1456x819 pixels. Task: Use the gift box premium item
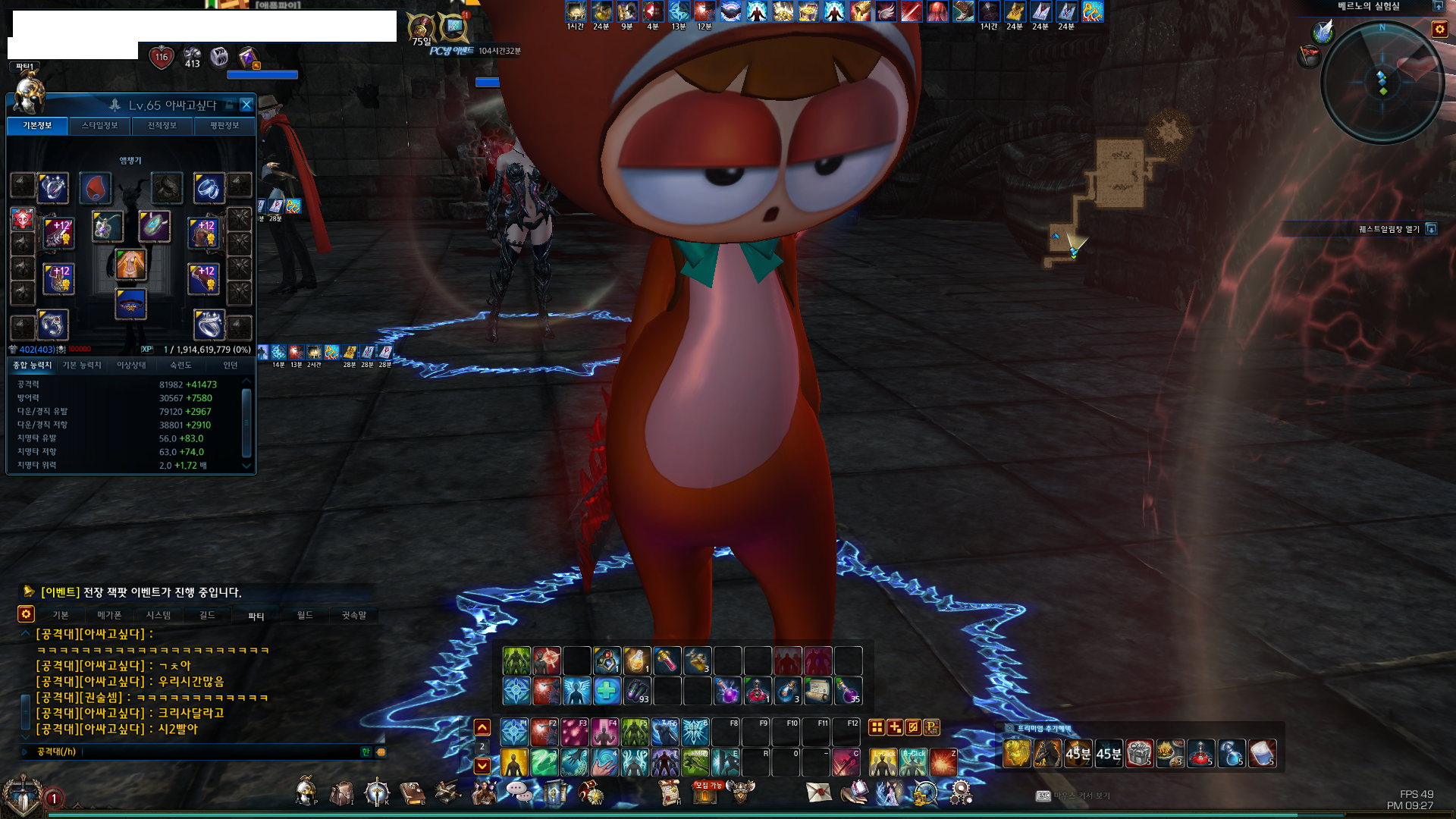click(x=1139, y=753)
